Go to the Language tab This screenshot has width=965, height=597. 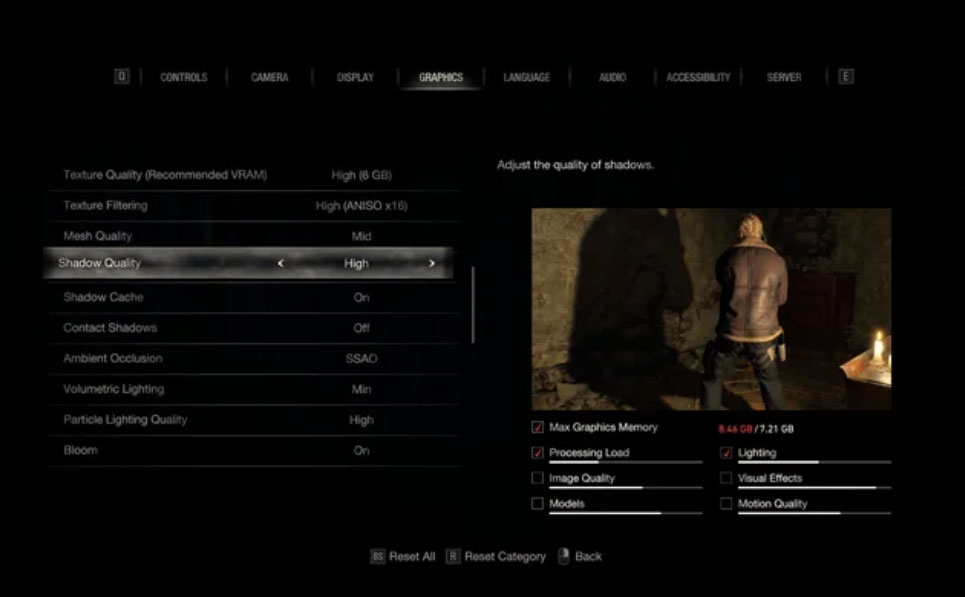526,77
